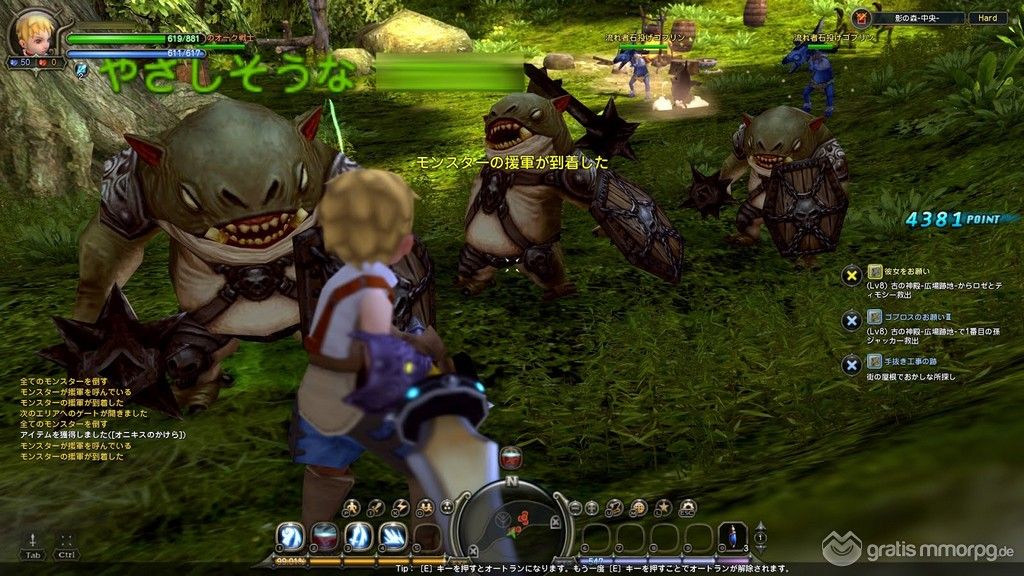Use the red skill in hotbar

click(324, 536)
